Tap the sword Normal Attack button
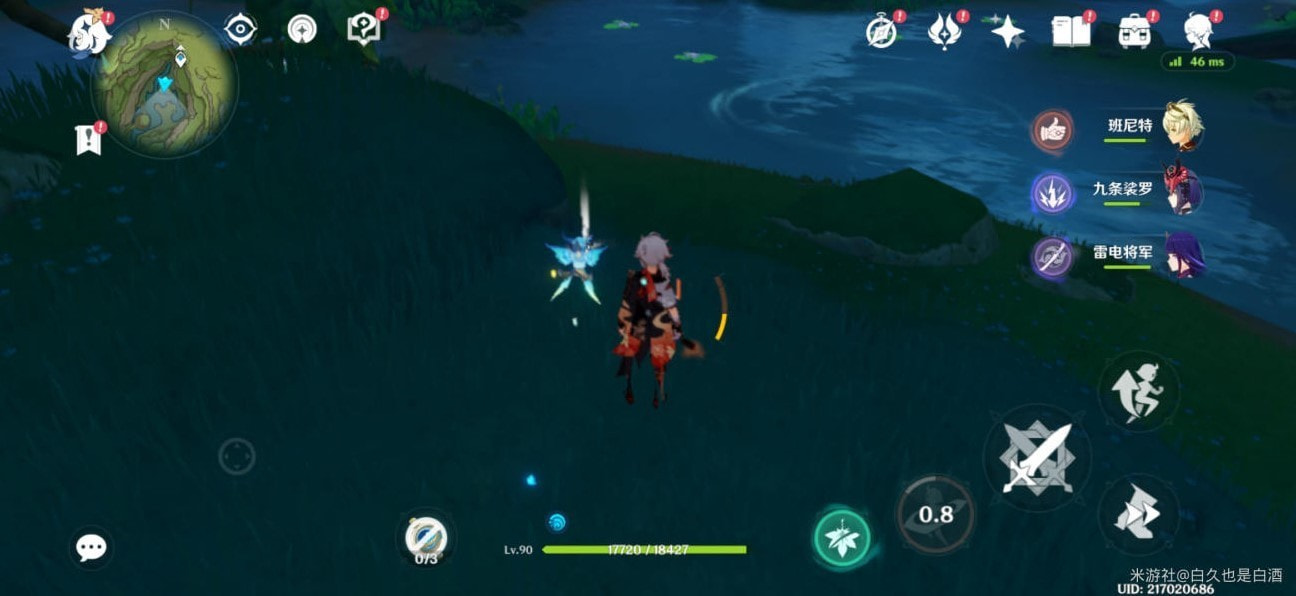 coord(1037,459)
